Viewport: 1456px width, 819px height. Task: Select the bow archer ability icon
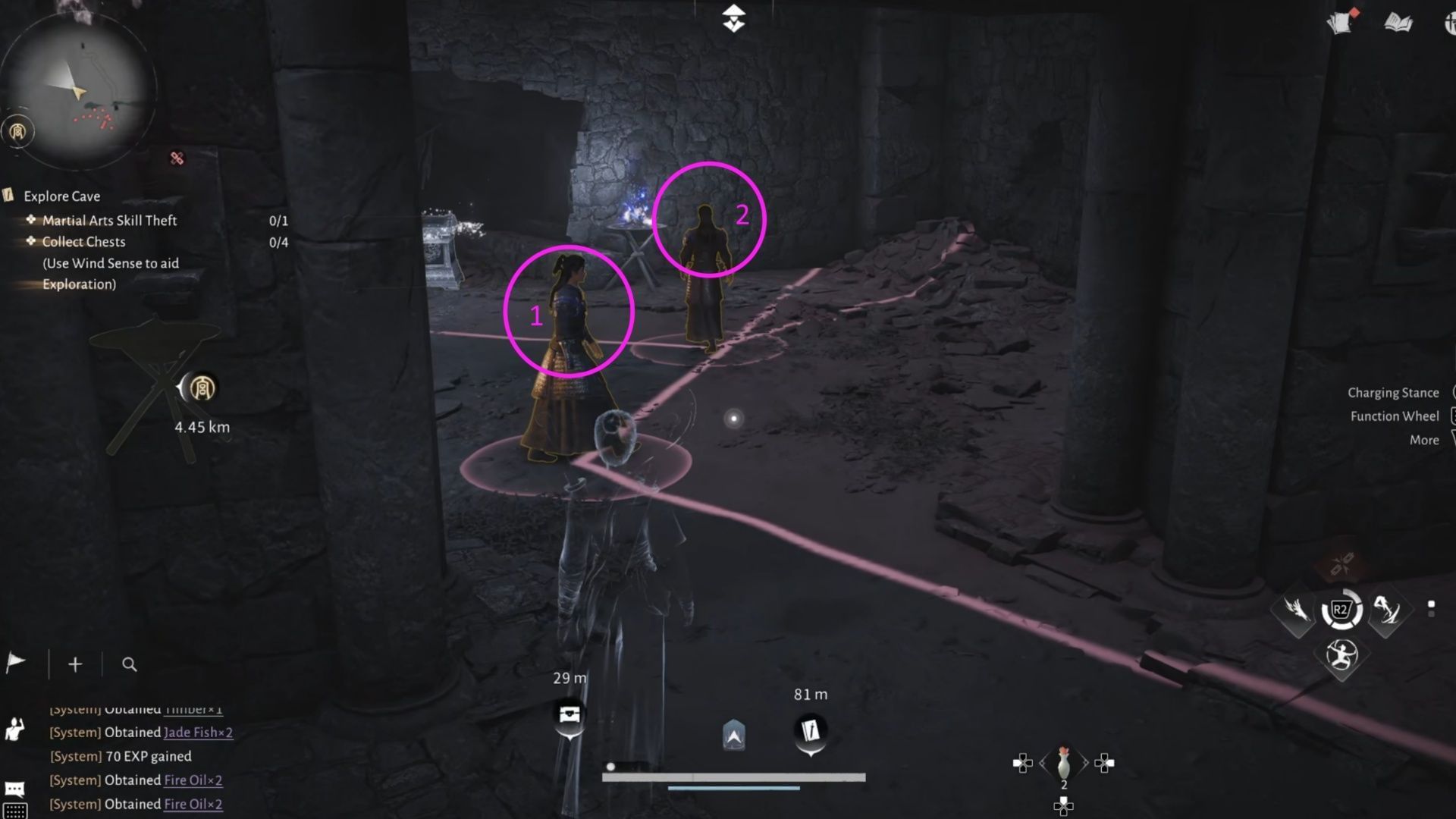1341,657
